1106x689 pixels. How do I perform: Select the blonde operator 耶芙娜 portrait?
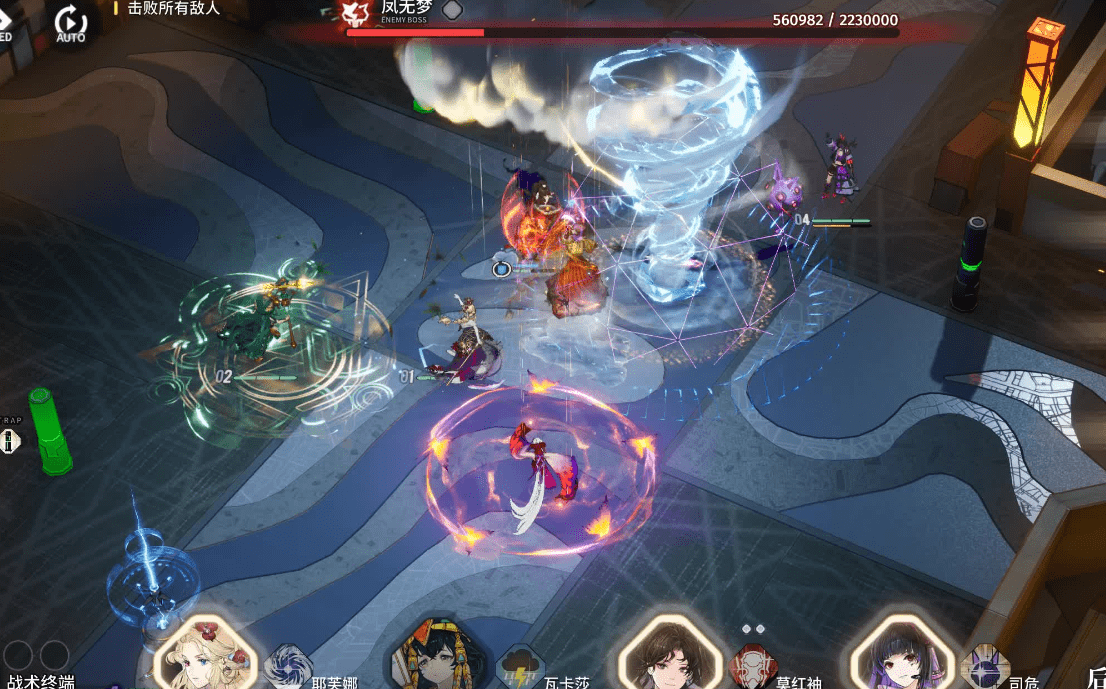coord(205,656)
